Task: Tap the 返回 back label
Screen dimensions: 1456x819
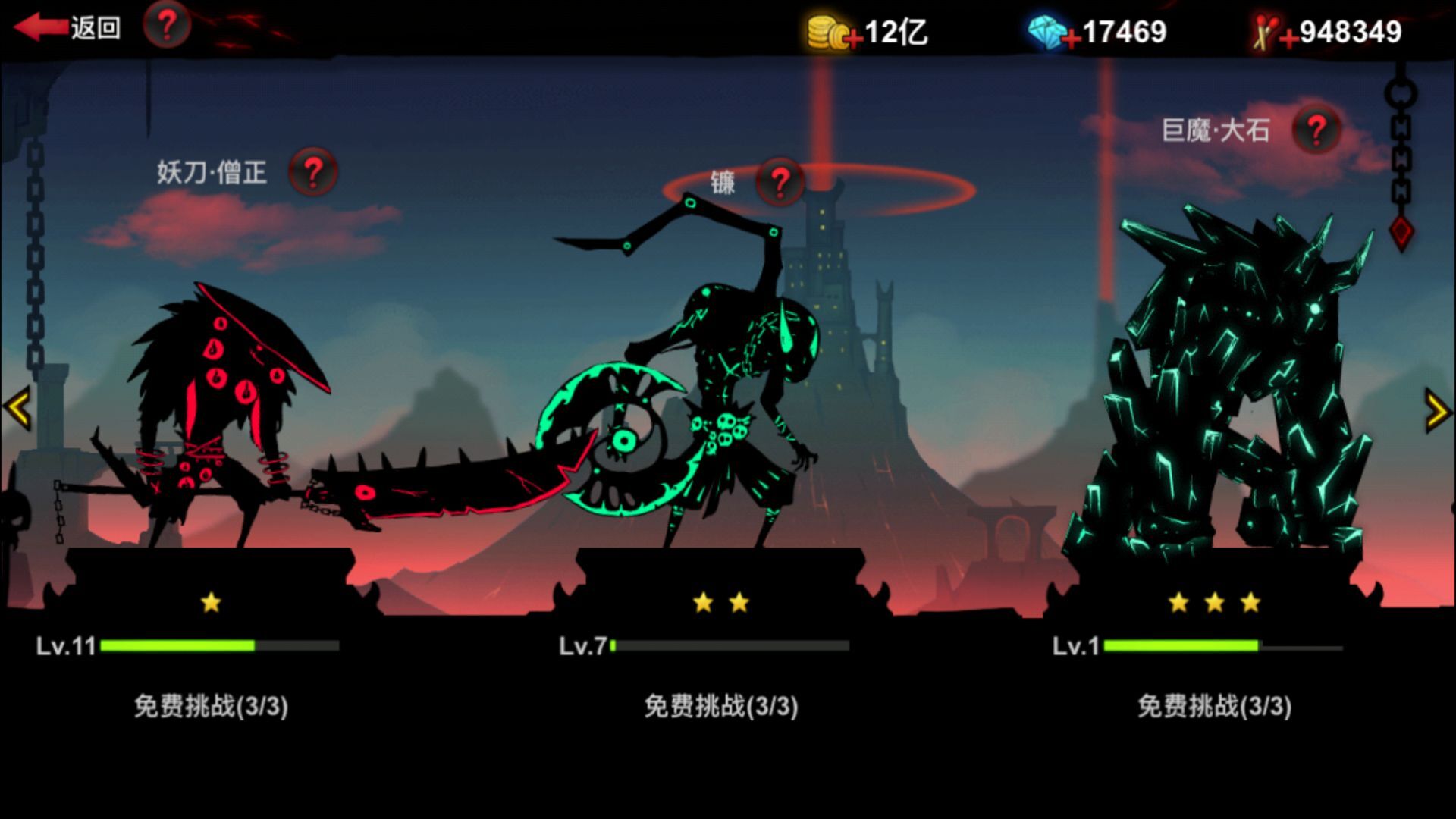Action: pyautogui.click(x=95, y=27)
